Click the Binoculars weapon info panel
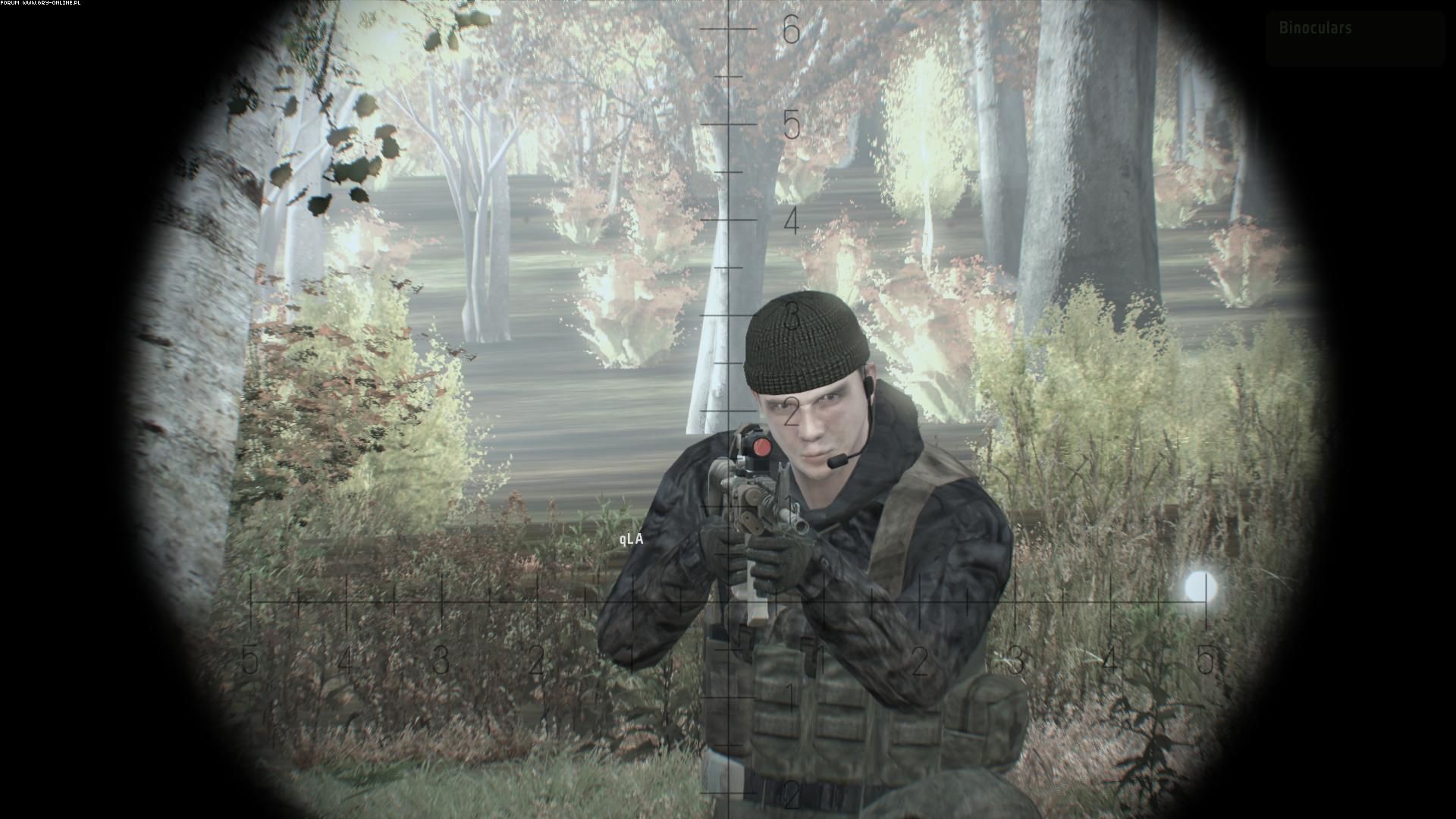Image resolution: width=1456 pixels, height=819 pixels. tap(1354, 39)
